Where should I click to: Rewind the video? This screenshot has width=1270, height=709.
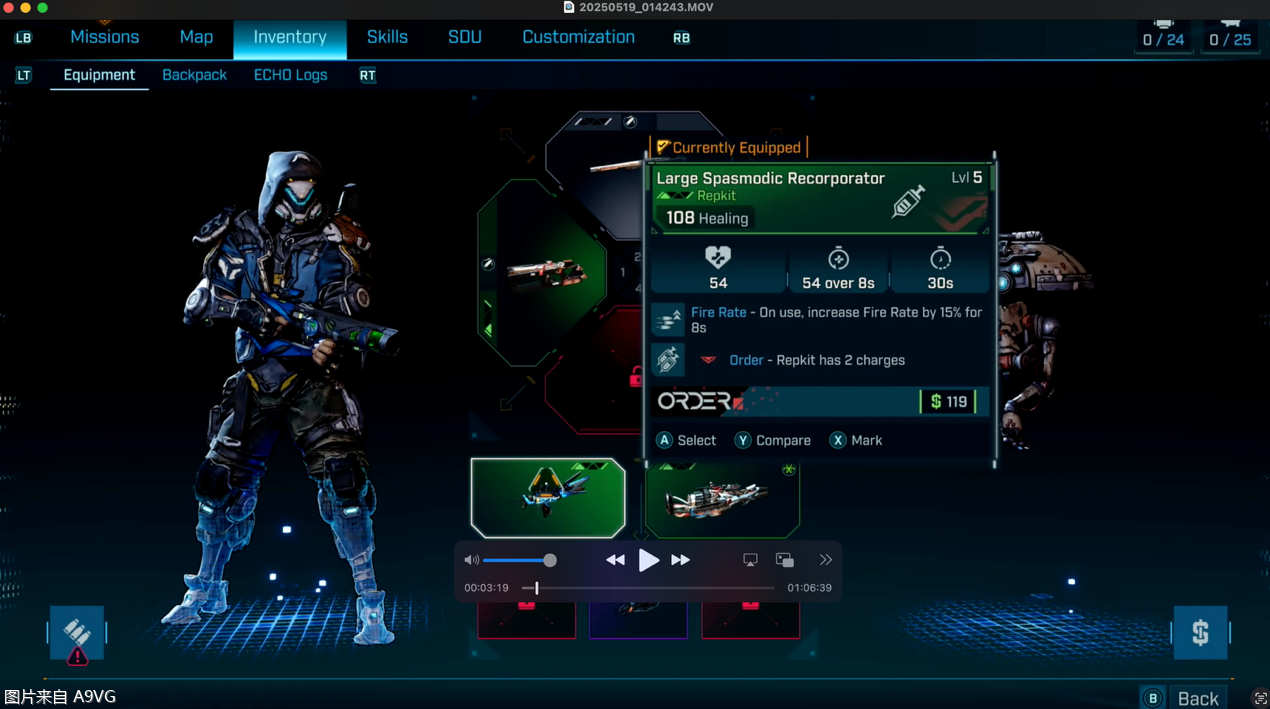615,560
